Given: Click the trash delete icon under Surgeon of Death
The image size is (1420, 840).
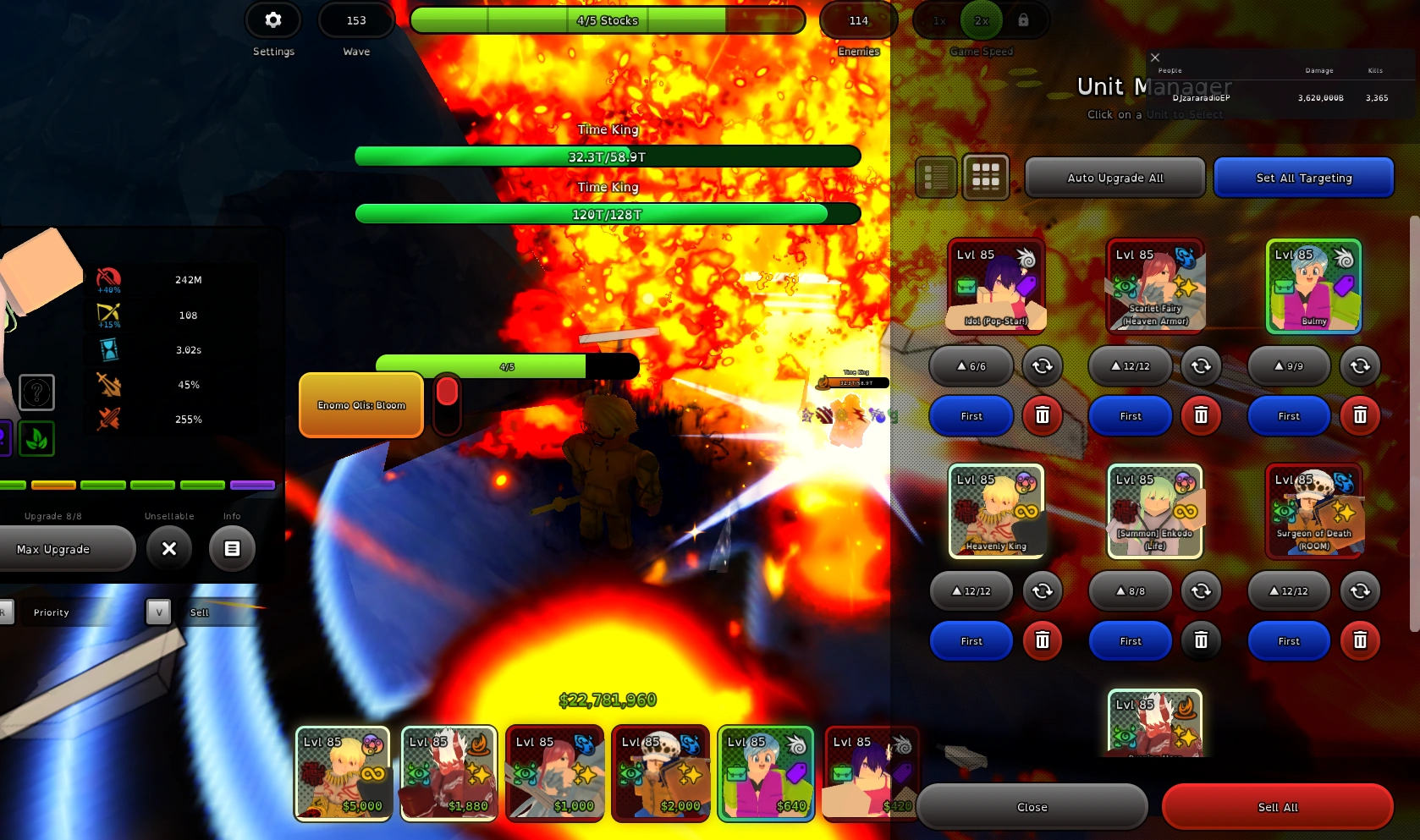Looking at the screenshot, I should [x=1360, y=641].
